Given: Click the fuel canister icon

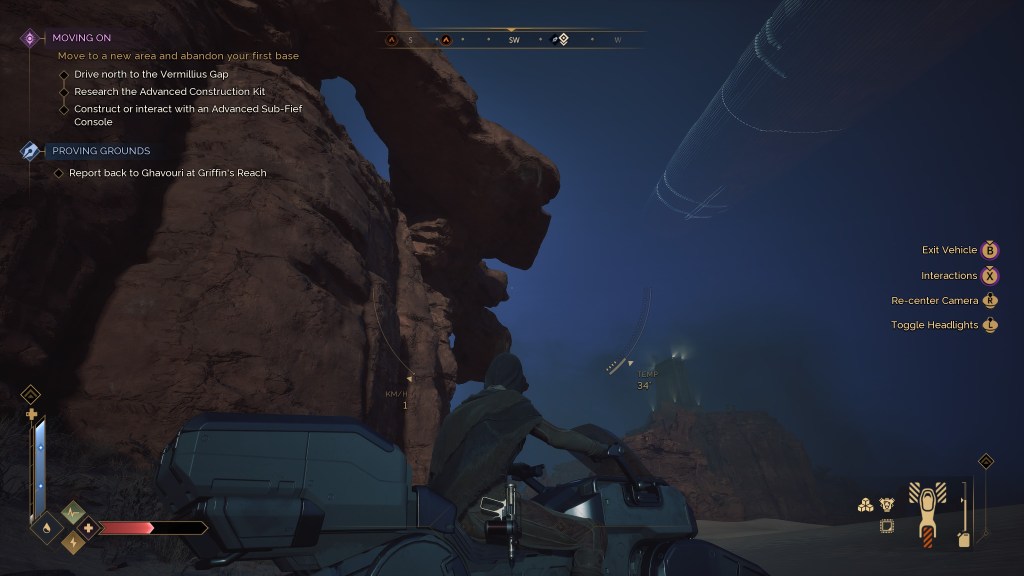Looking at the screenshot, I should click(963, 539).
